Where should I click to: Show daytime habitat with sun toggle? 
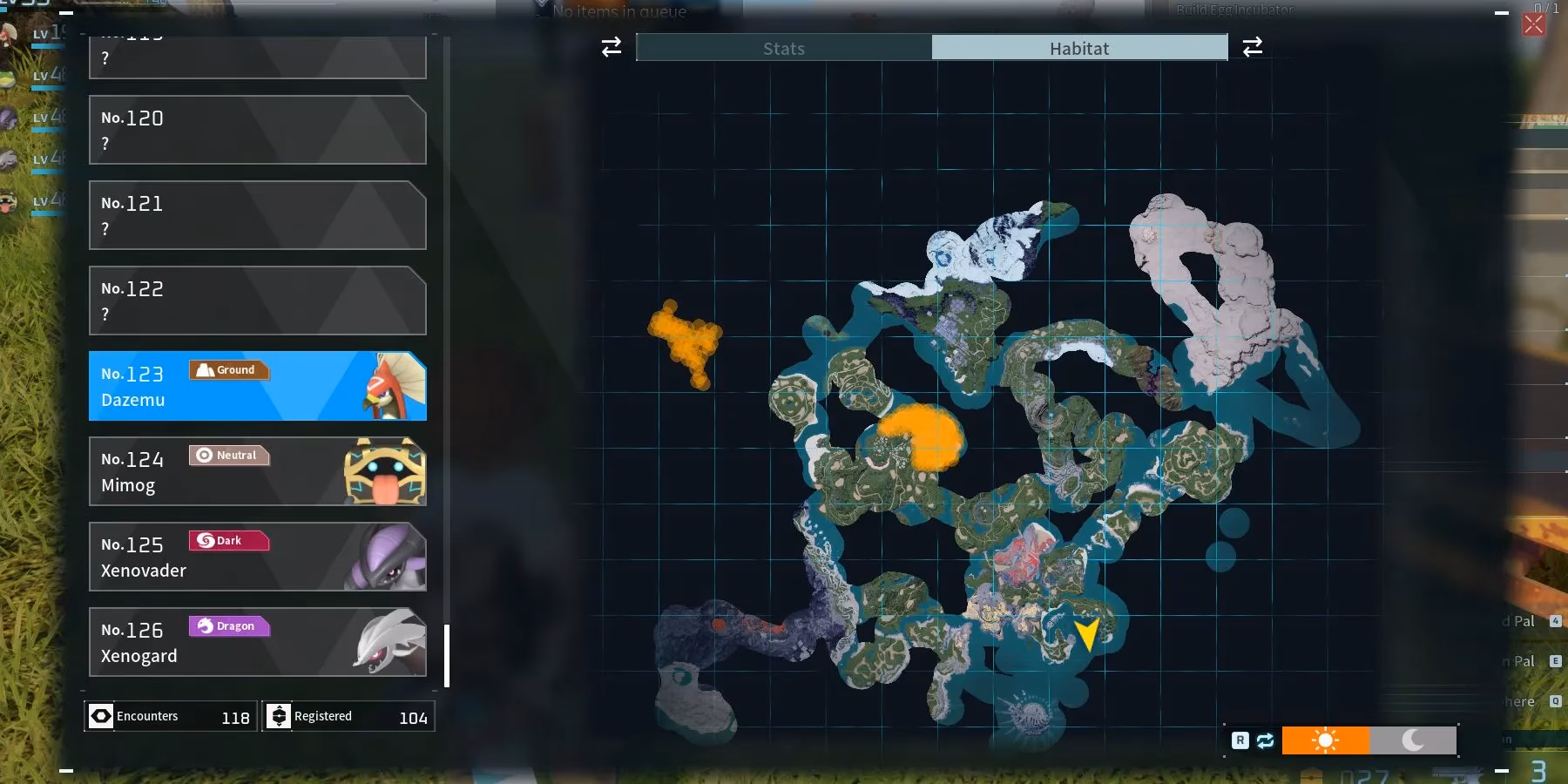click(1325, 740)
